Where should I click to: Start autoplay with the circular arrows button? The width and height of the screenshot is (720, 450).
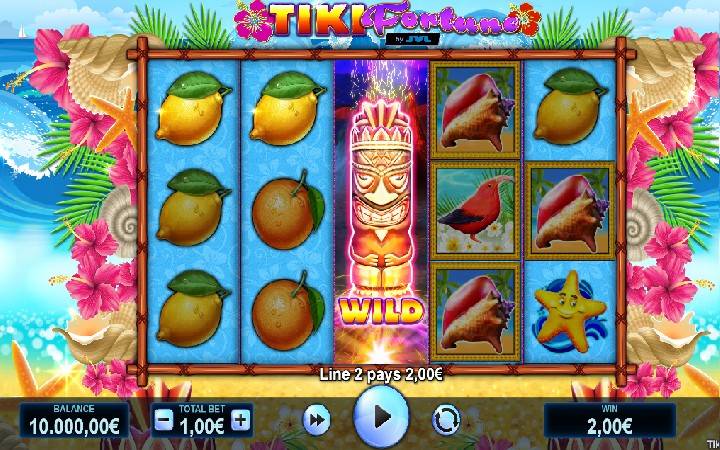(x=446, y=420)
